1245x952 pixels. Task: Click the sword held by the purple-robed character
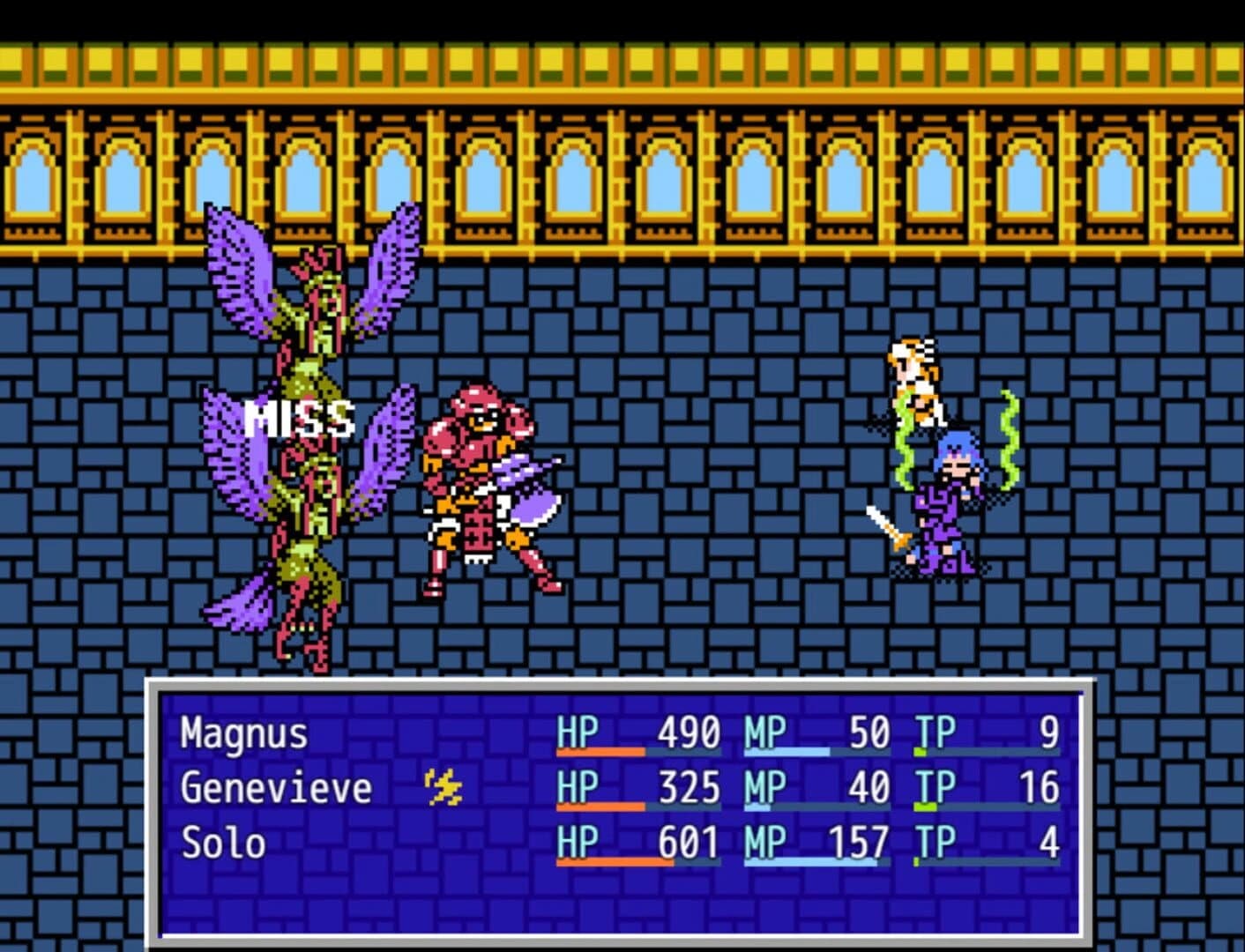[x=886, y=524]
